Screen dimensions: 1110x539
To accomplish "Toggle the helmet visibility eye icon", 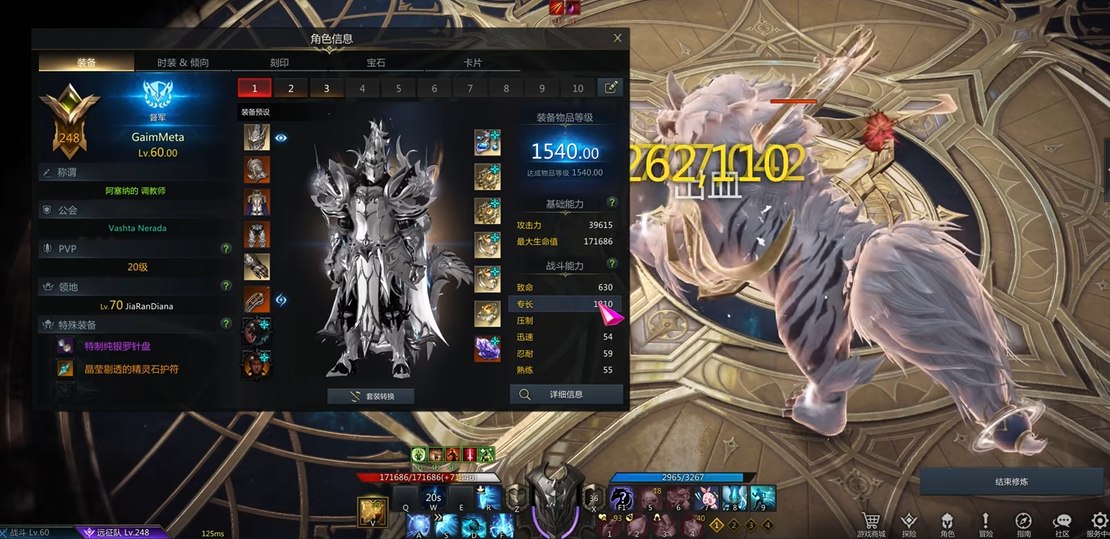I will pyautogui.click(x=281, y=138).
